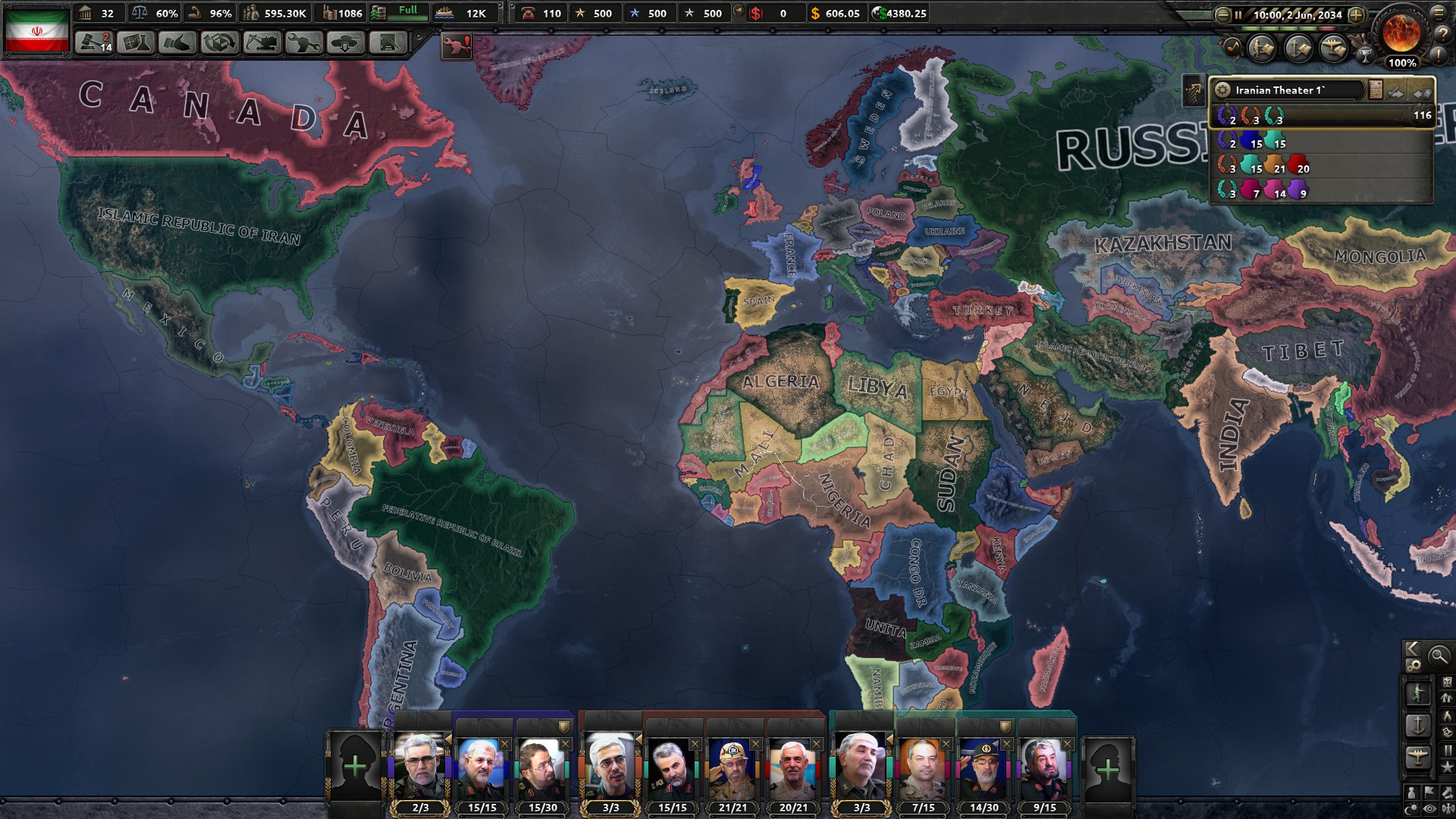Increase game speed with the plus button
The image size is (1456, 819).
(1356, 15)
